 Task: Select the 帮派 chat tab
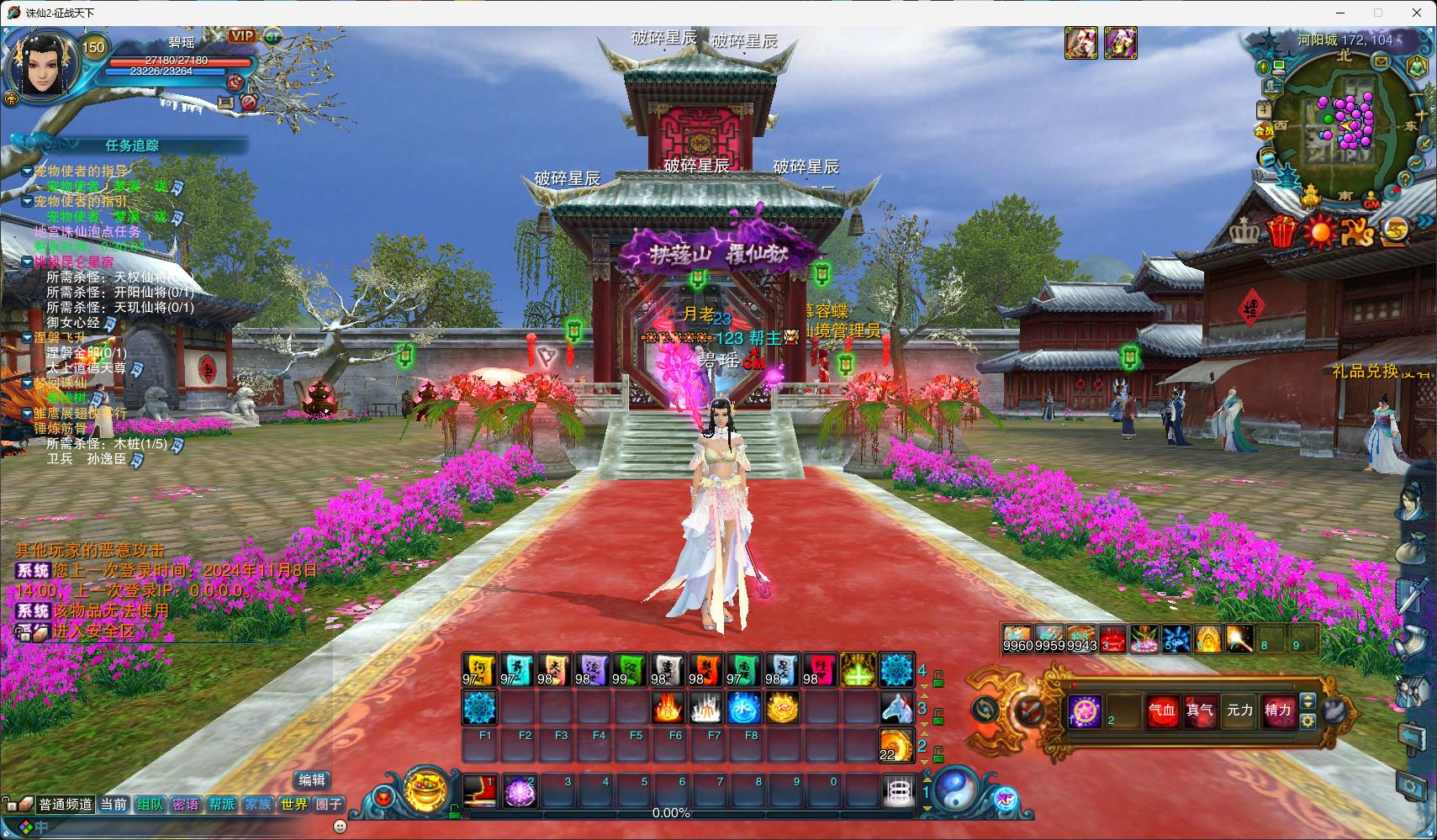[222, 805]
